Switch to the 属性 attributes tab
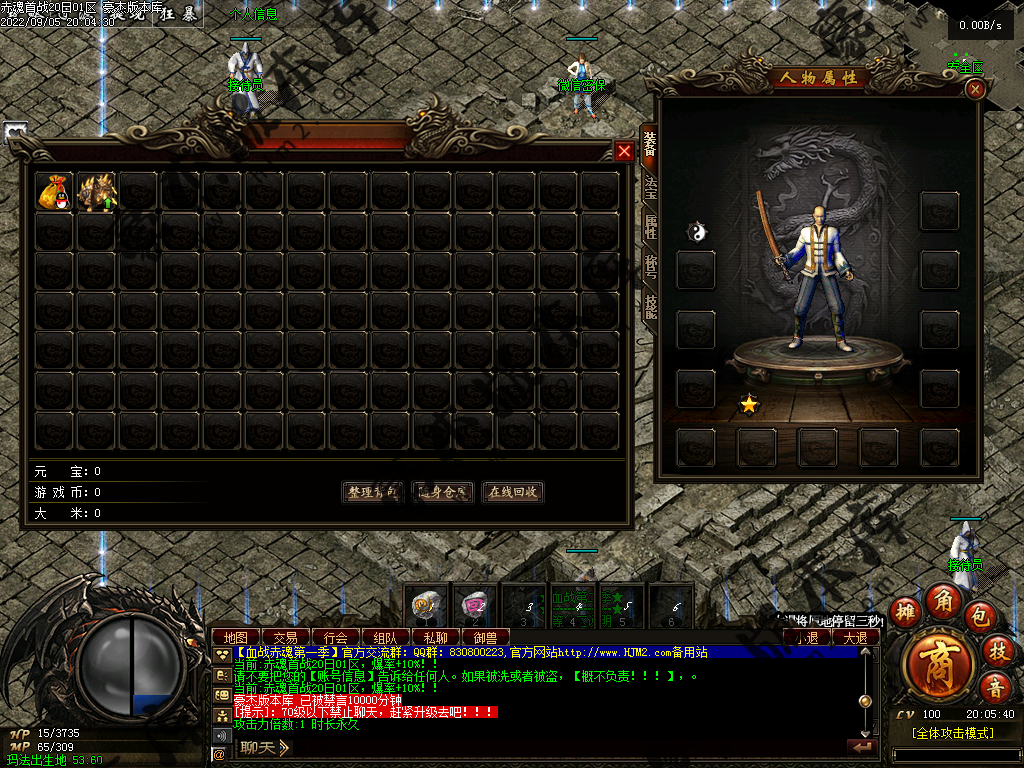 coord(650,228)
